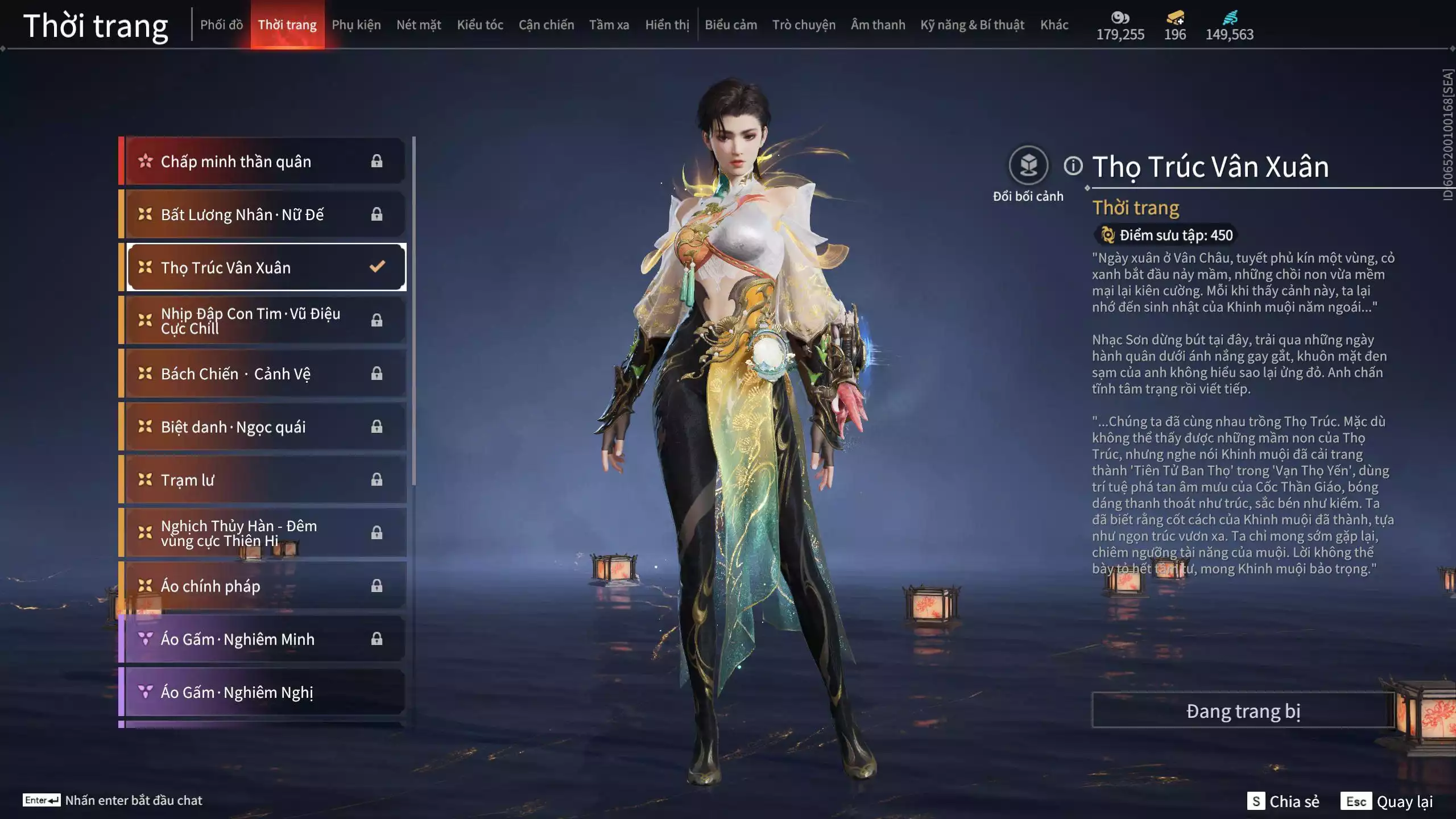
Task: Go to the Kiểu tóc tab
Action: 480,25
